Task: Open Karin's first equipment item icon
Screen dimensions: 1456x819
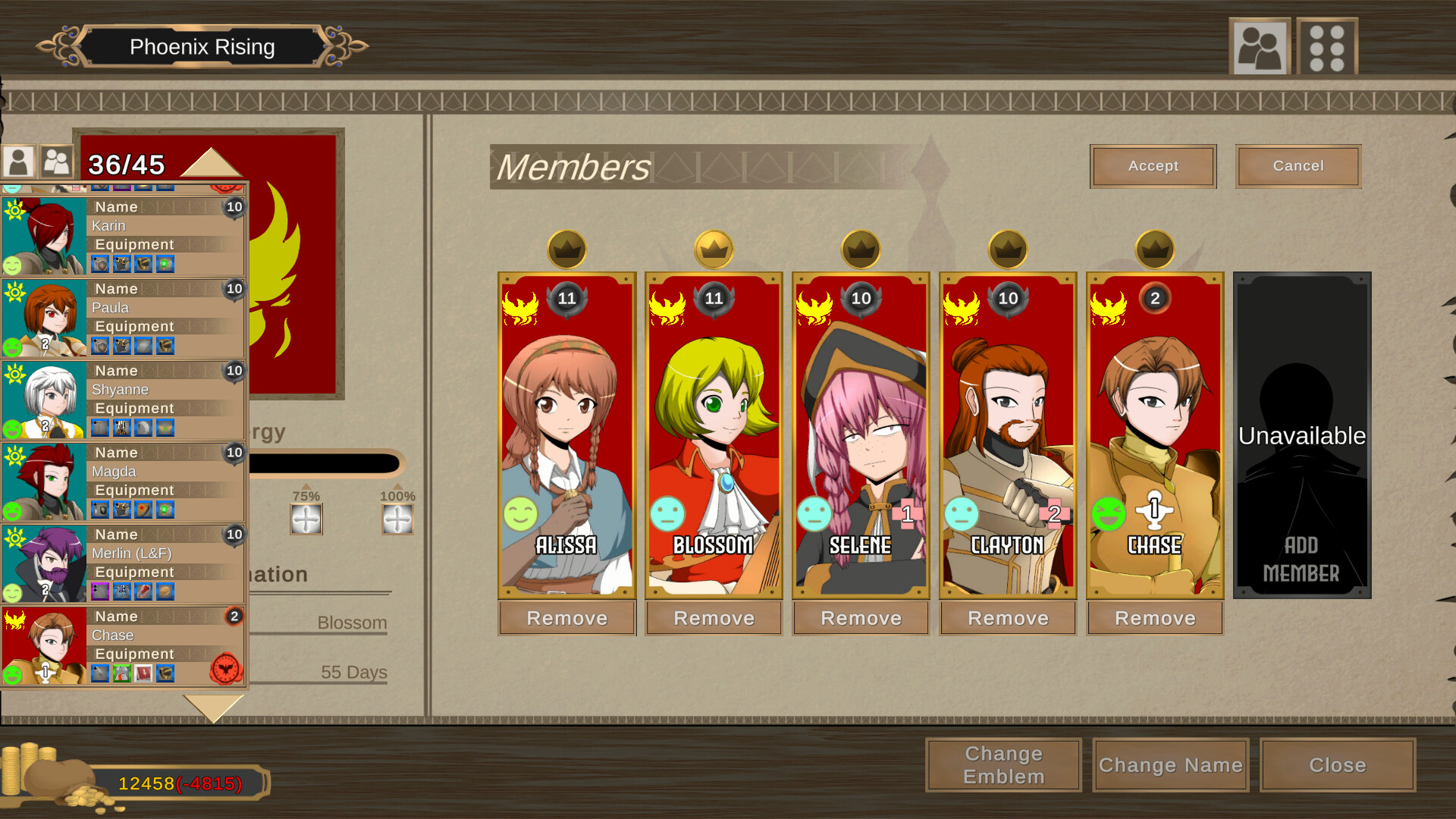Action: point(102,264)
